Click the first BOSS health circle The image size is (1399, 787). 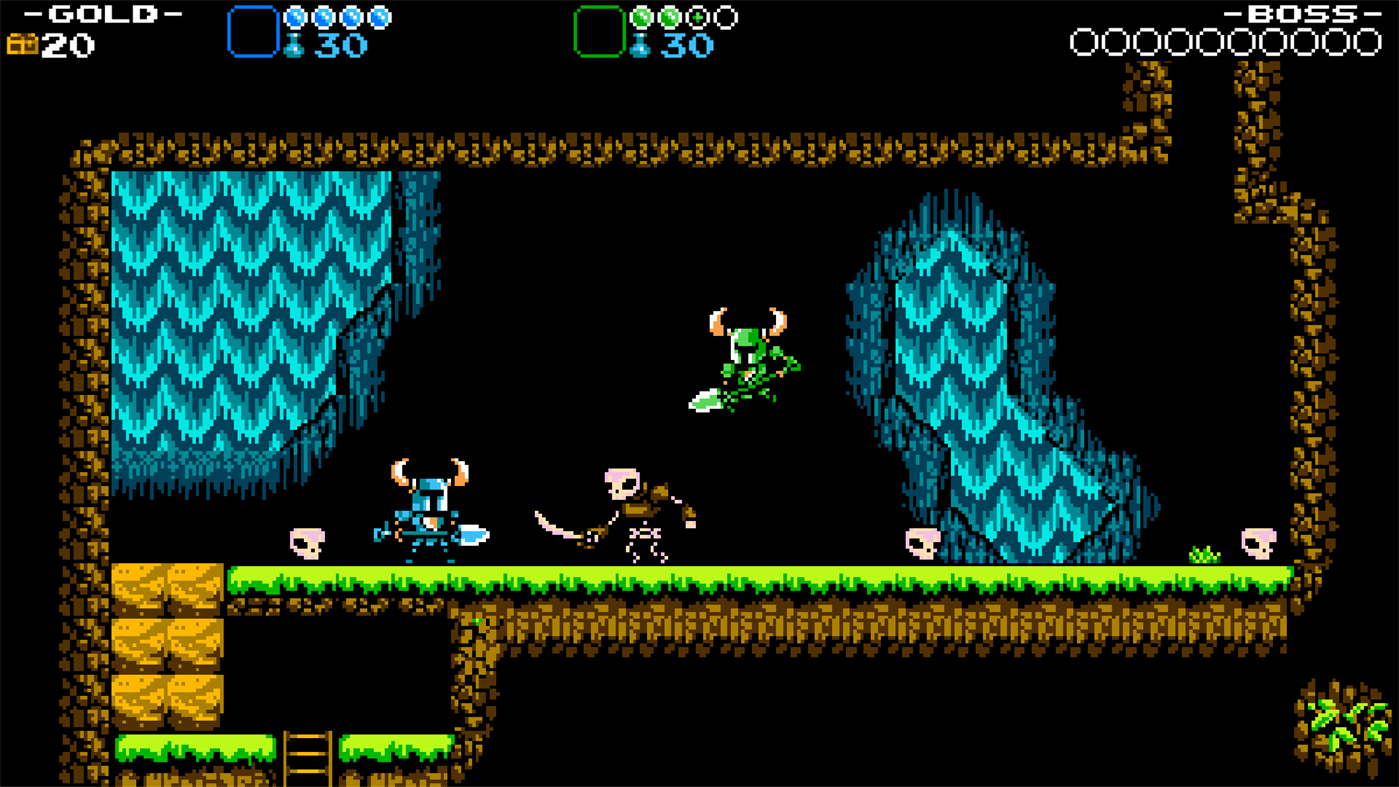point(1084,42)
